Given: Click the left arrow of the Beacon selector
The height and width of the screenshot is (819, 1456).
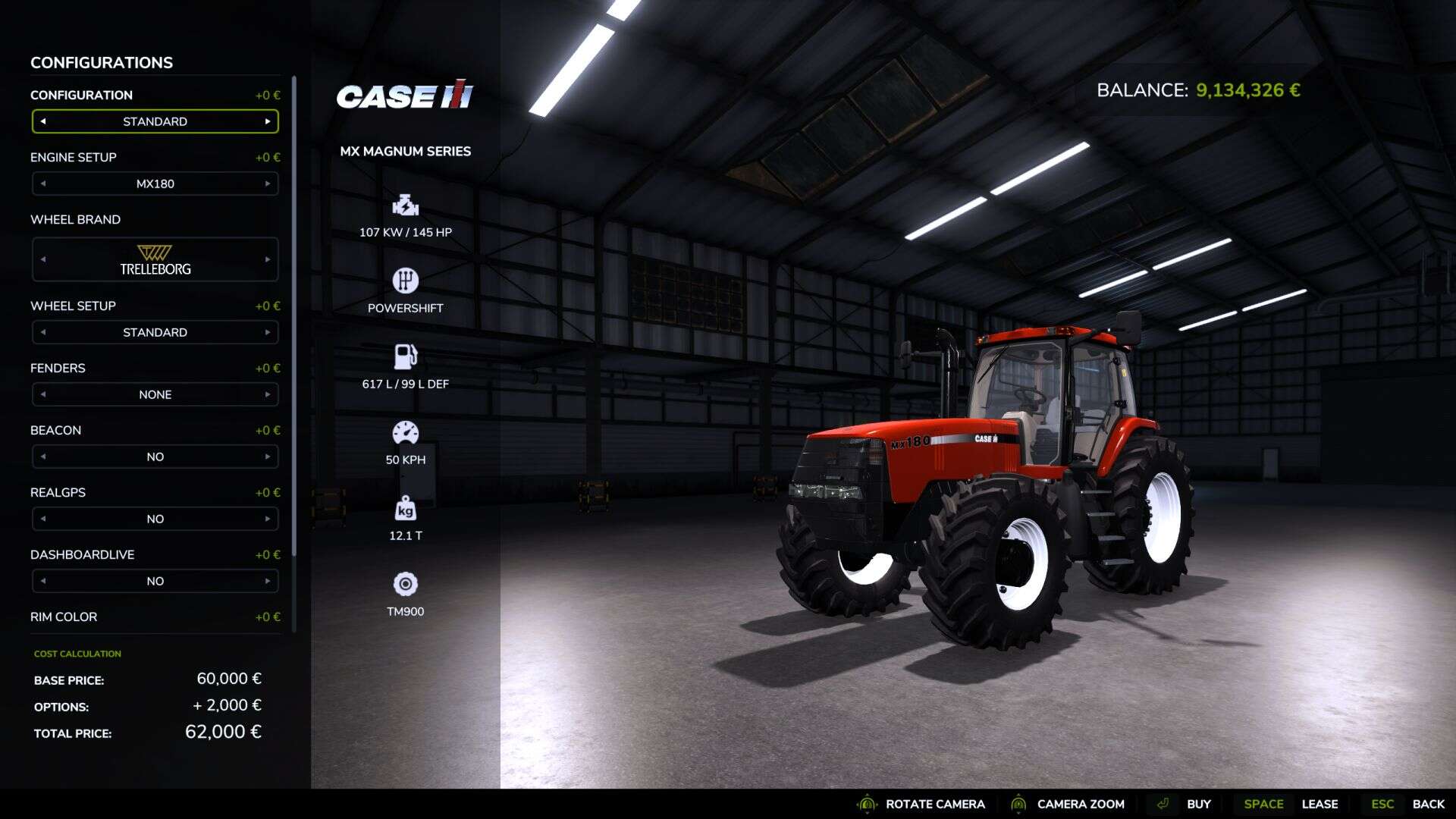Looking at the screenshot, I should click(43, 457).
